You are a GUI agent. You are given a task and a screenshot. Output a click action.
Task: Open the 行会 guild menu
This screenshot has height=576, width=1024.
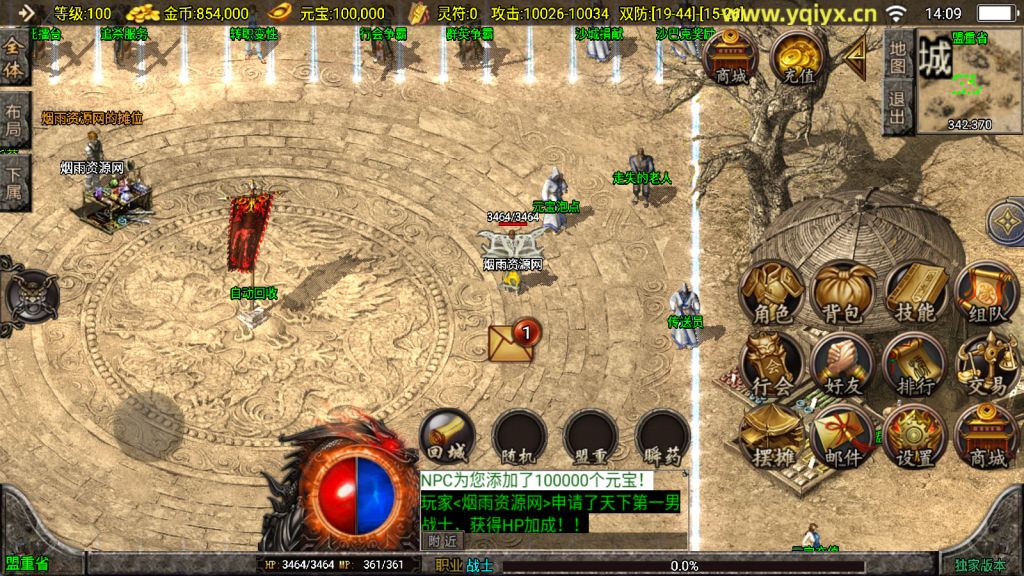[772, 366]
